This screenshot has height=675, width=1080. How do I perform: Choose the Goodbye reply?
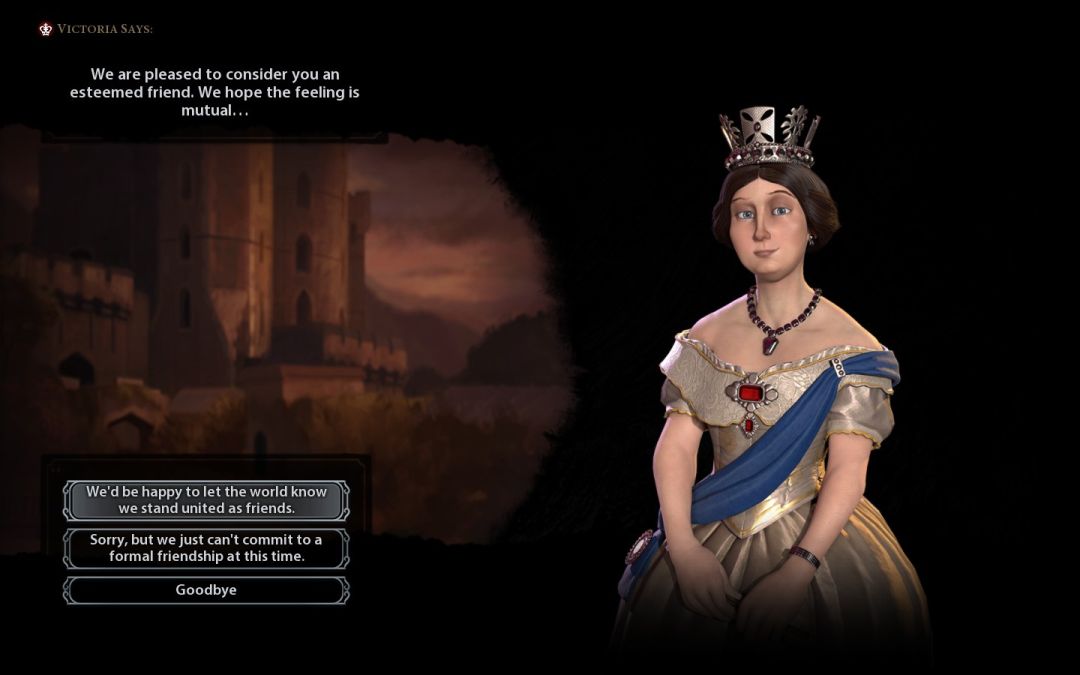point(206,590)
